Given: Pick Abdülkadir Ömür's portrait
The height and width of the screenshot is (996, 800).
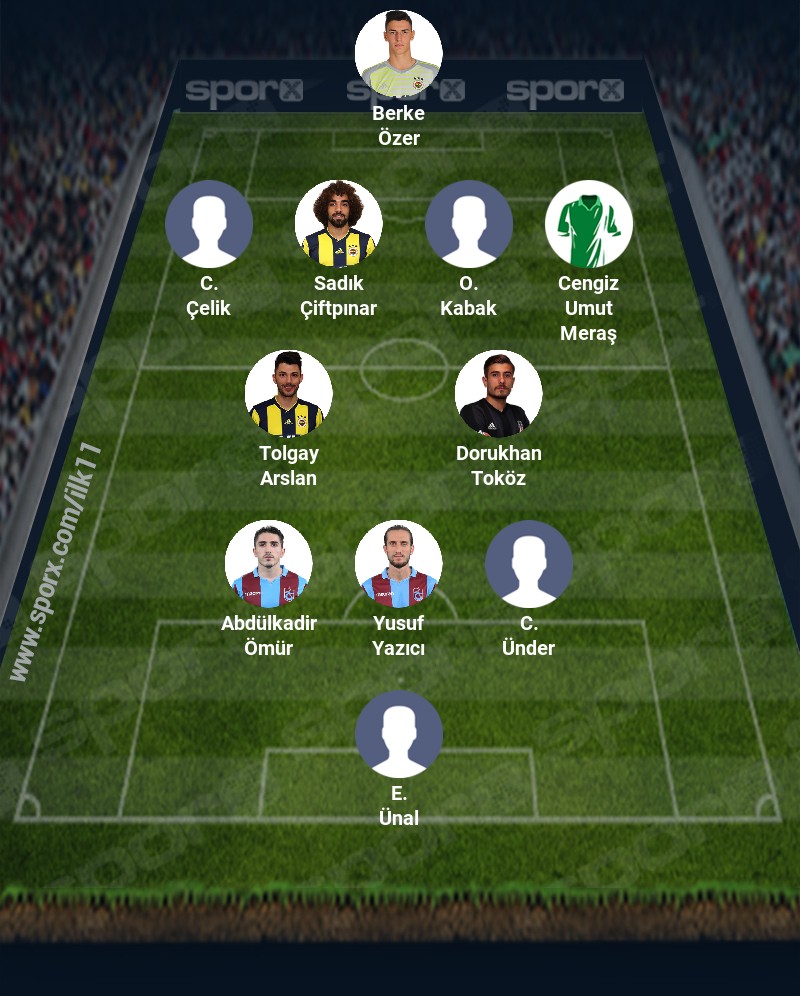Looking at the screenshot, I should pyautogui.click(x=268, y=564).
